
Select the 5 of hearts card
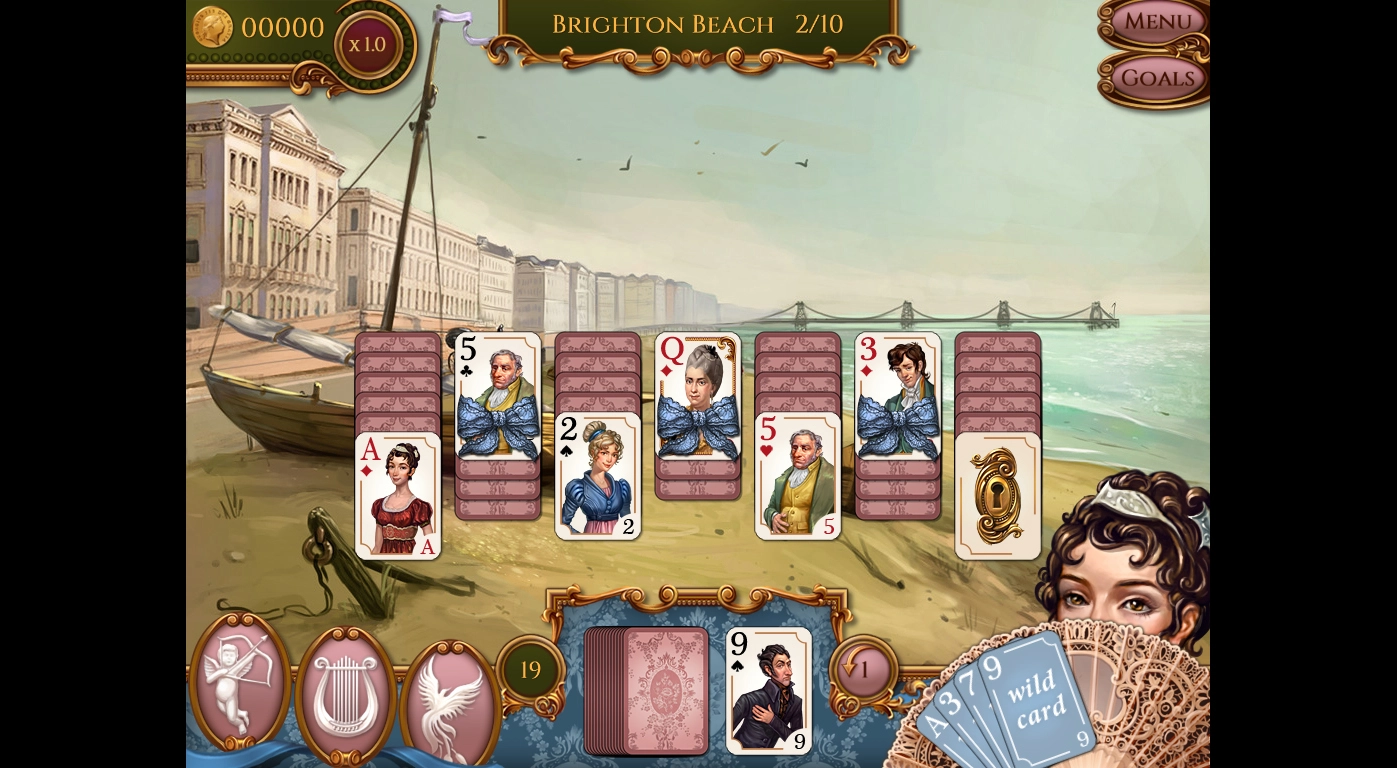tap(798, 476)
